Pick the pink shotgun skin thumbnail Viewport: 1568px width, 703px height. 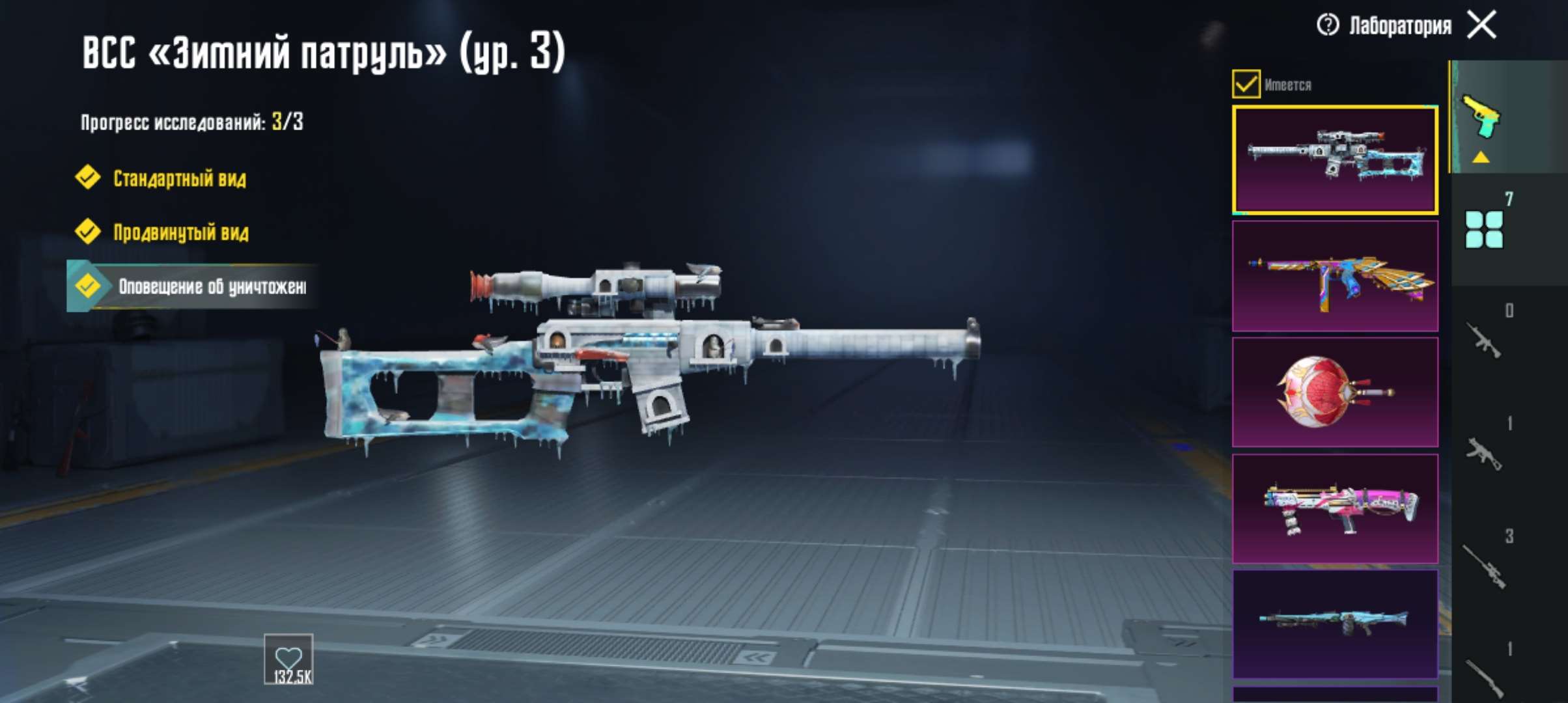tap(1335, 508)
